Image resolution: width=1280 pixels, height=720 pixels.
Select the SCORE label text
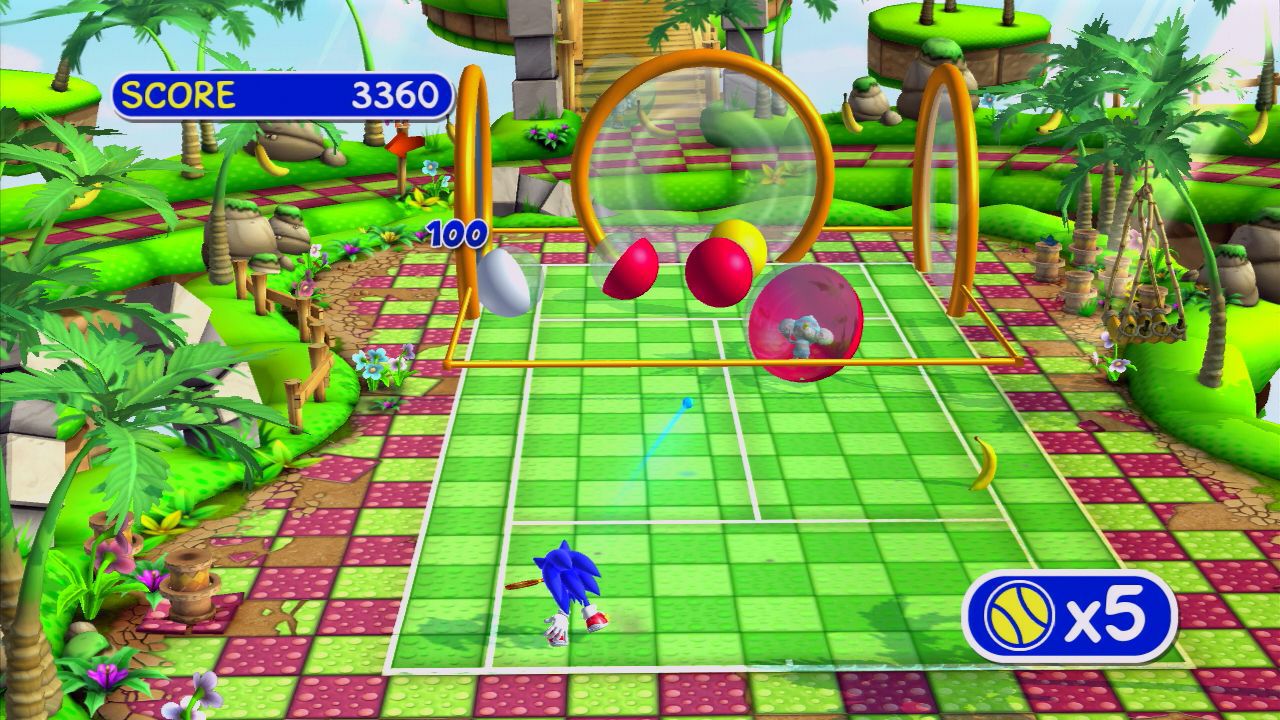click(180, 95)
